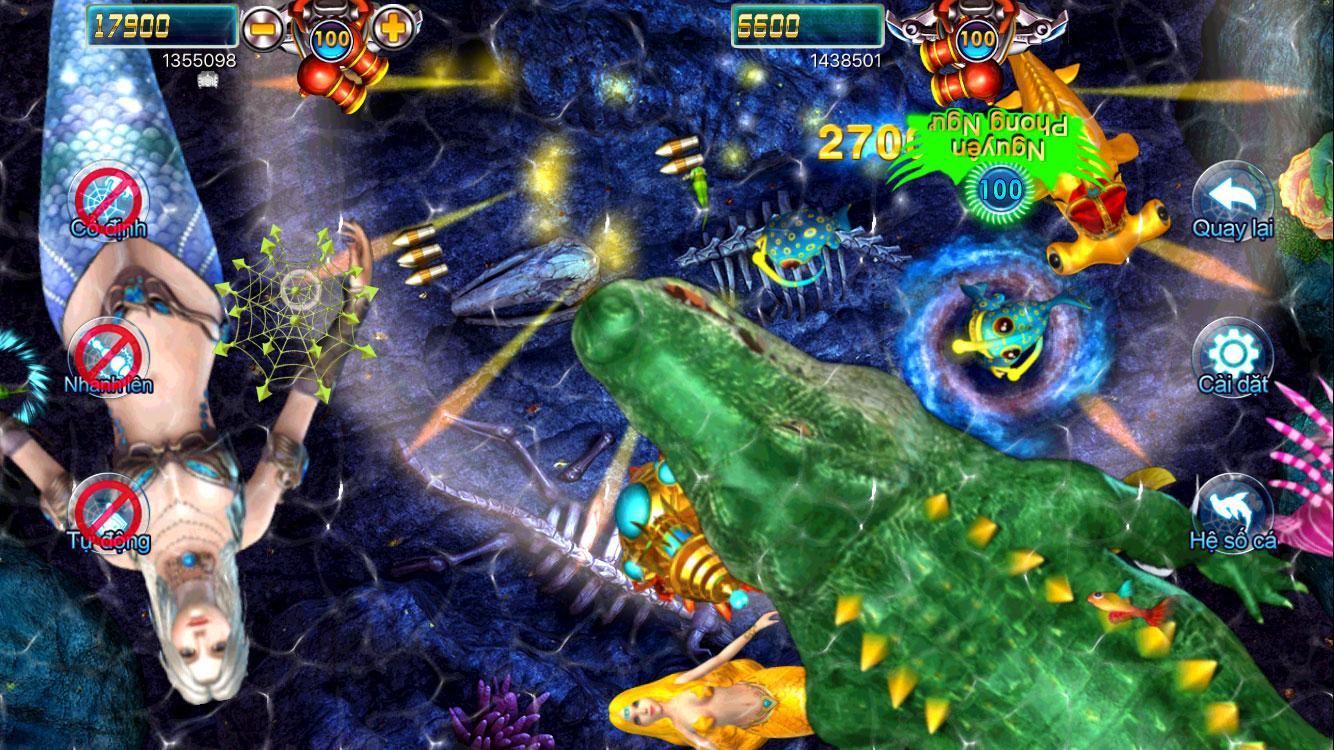Toggle the Nhanh lên fast-fire button
Viewport: 1334px width, 750px height.
point(108,355)
